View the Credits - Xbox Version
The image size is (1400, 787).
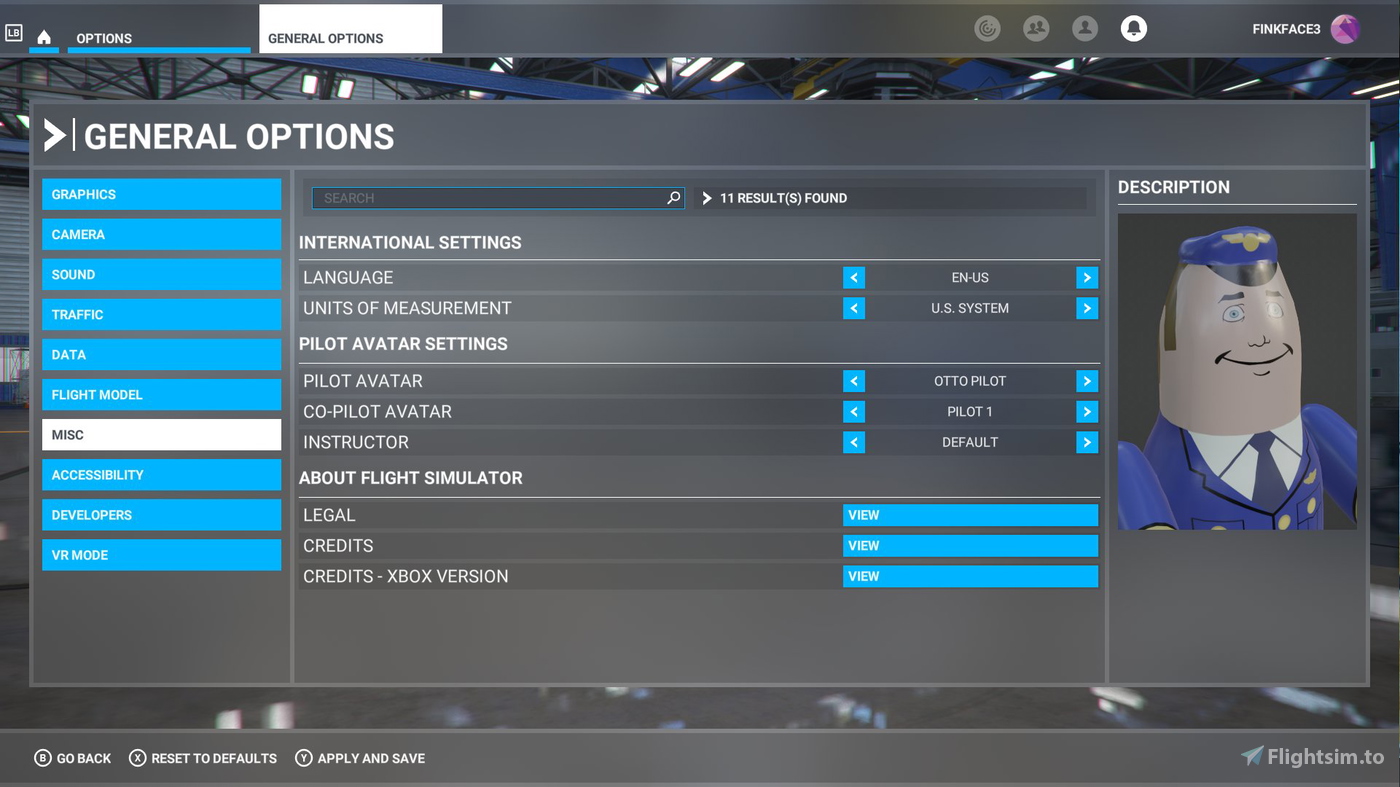click(x=969, y=576)
